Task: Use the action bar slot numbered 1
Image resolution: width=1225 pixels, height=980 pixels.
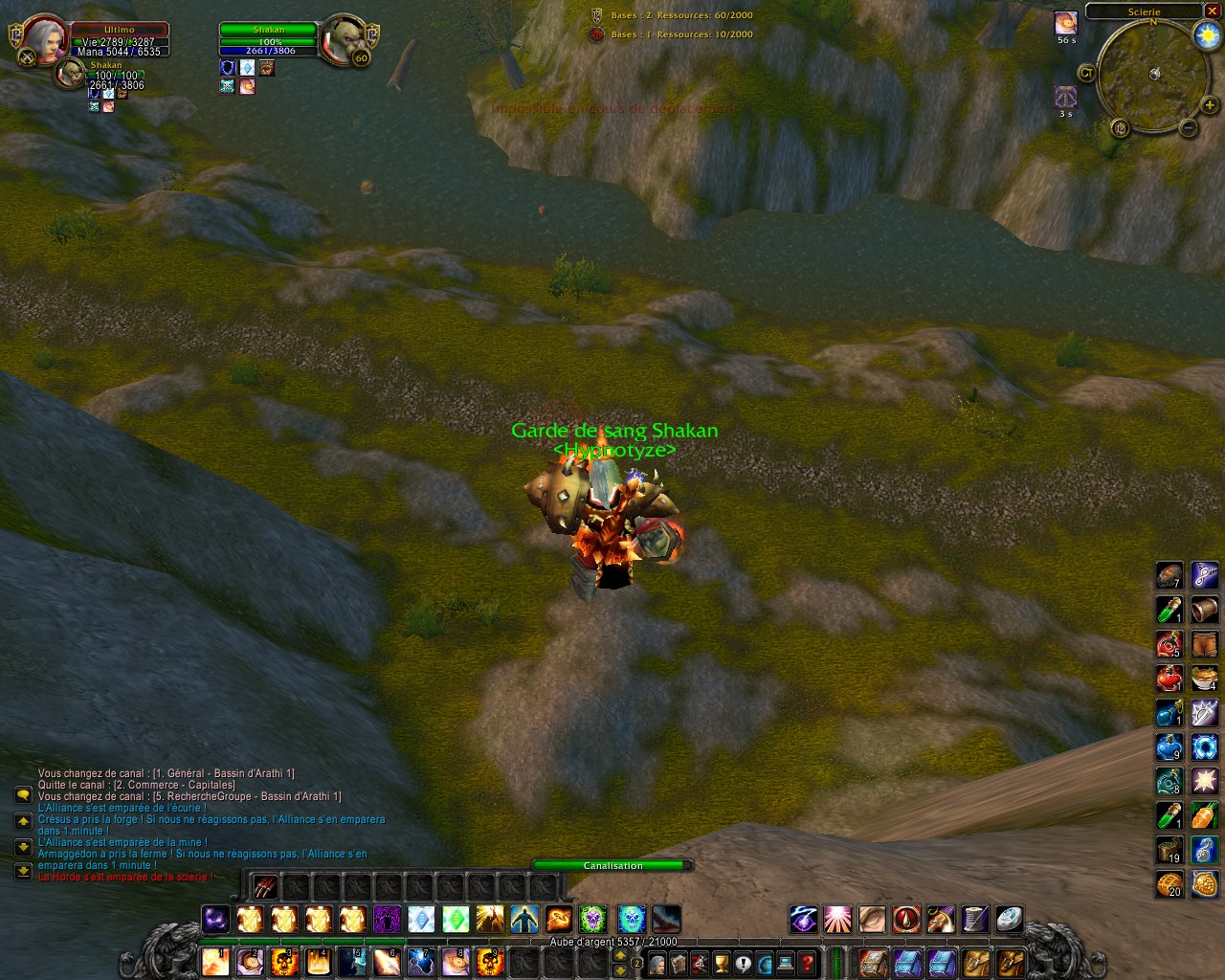Action: tap(216, 961)
